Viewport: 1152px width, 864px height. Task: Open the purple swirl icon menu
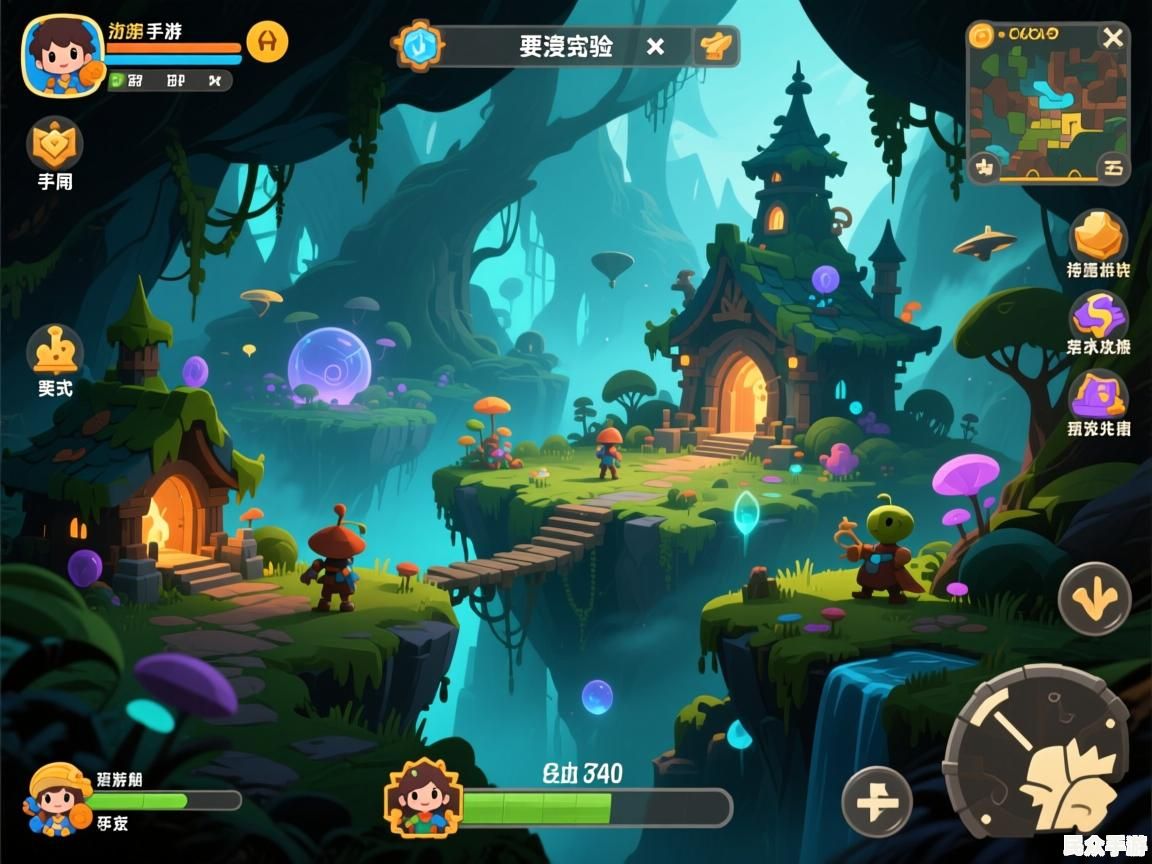(x=1098, y=316)
